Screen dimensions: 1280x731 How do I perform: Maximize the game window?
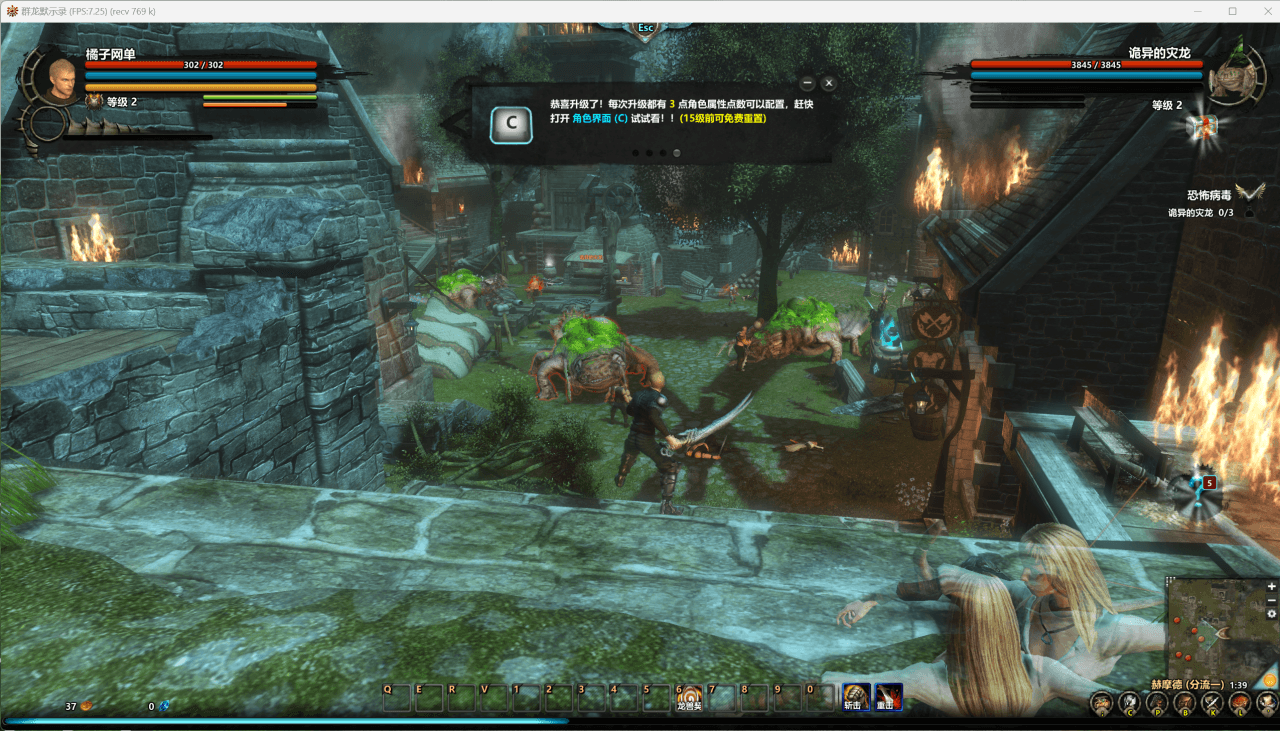tap(1233, 11)
